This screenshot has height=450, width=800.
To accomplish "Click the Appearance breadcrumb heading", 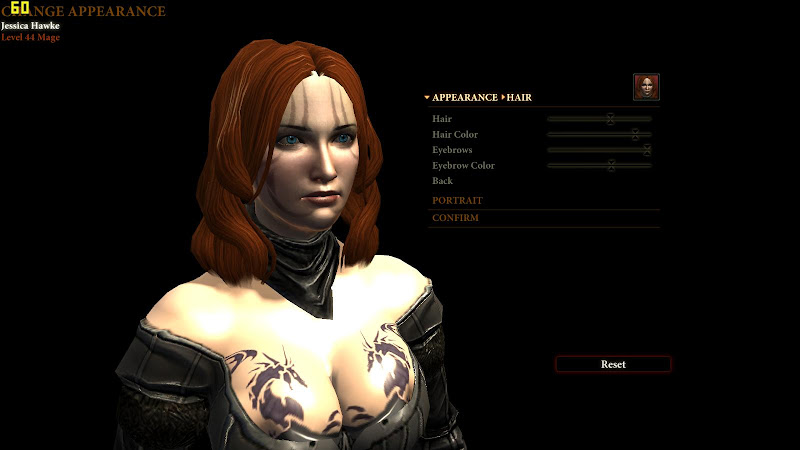I will click(464, 98).
